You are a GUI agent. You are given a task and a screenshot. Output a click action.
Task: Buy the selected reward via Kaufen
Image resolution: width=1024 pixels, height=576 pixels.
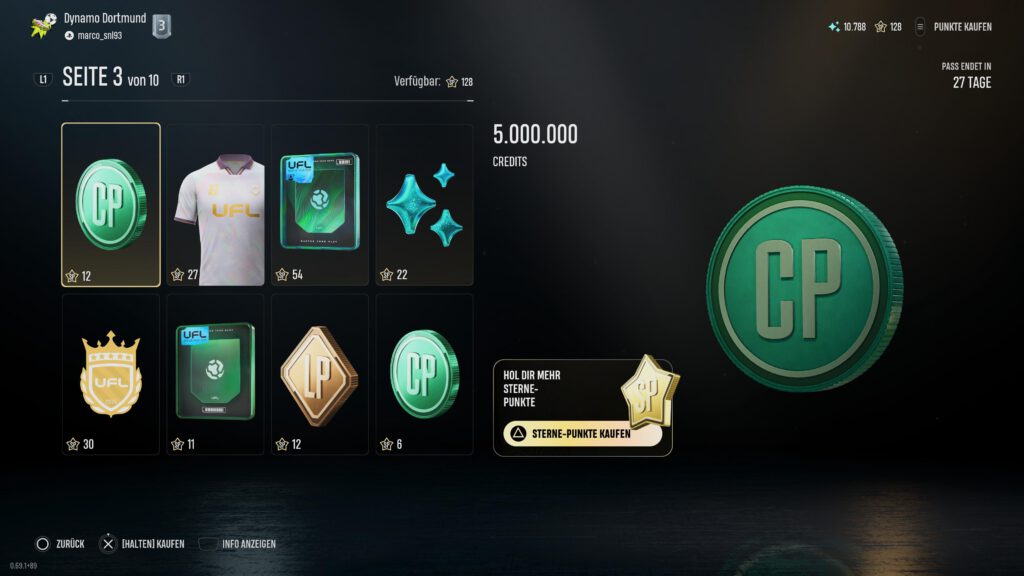point(143,544)
